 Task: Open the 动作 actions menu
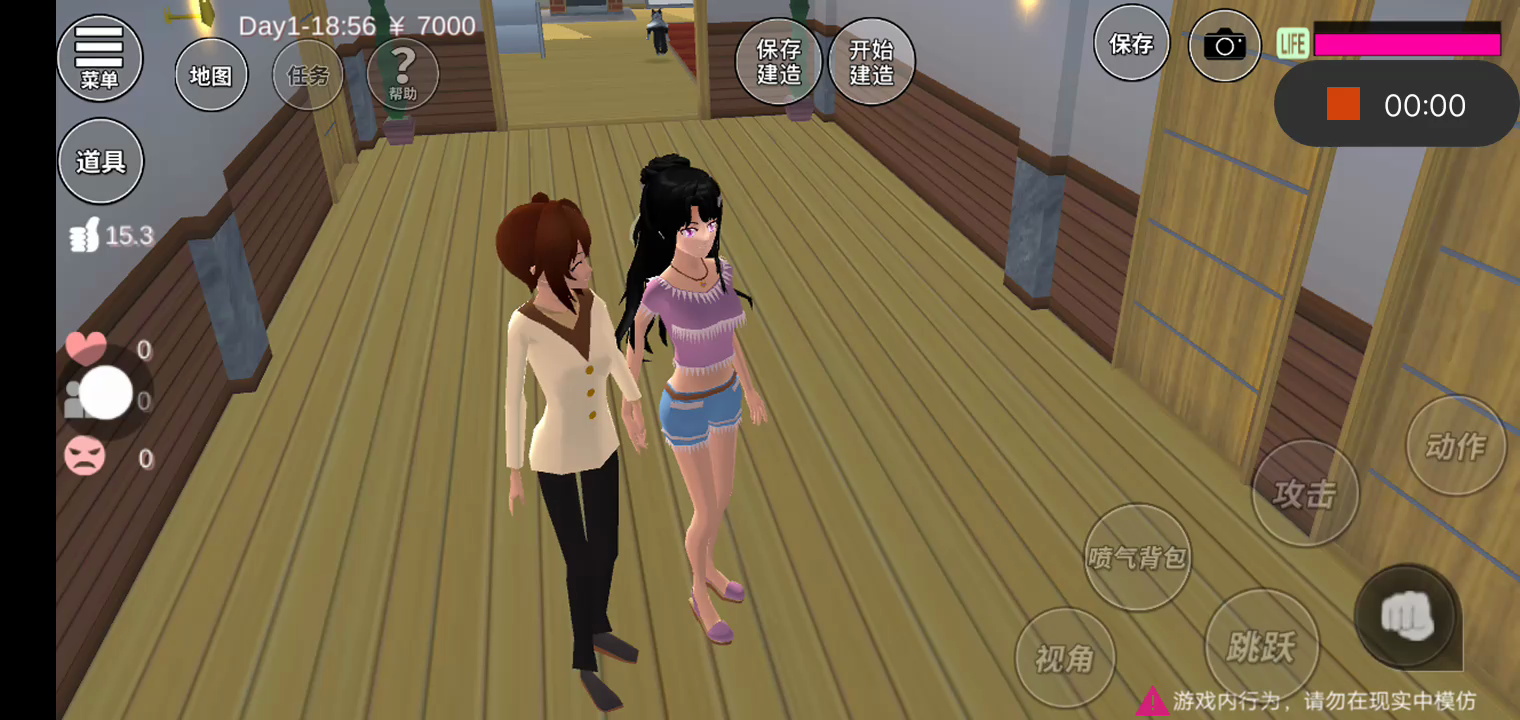(x=1455, y=445)
